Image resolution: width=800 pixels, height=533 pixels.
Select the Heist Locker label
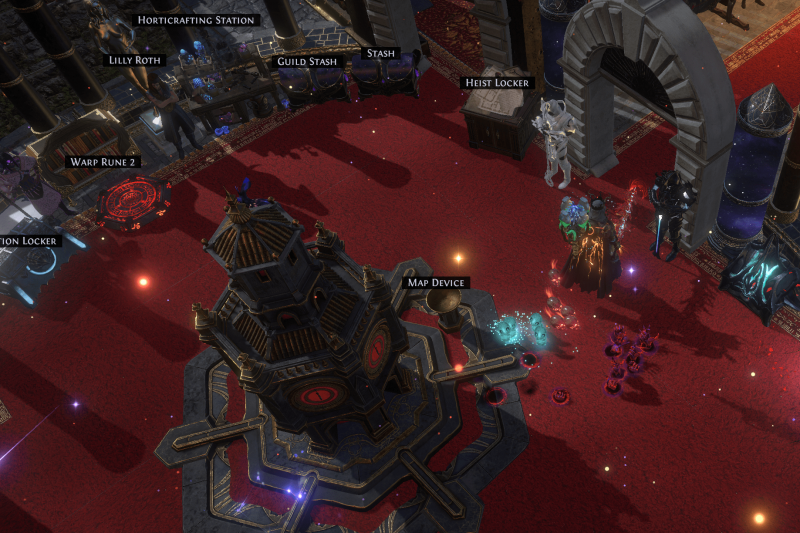click(497, 82)
